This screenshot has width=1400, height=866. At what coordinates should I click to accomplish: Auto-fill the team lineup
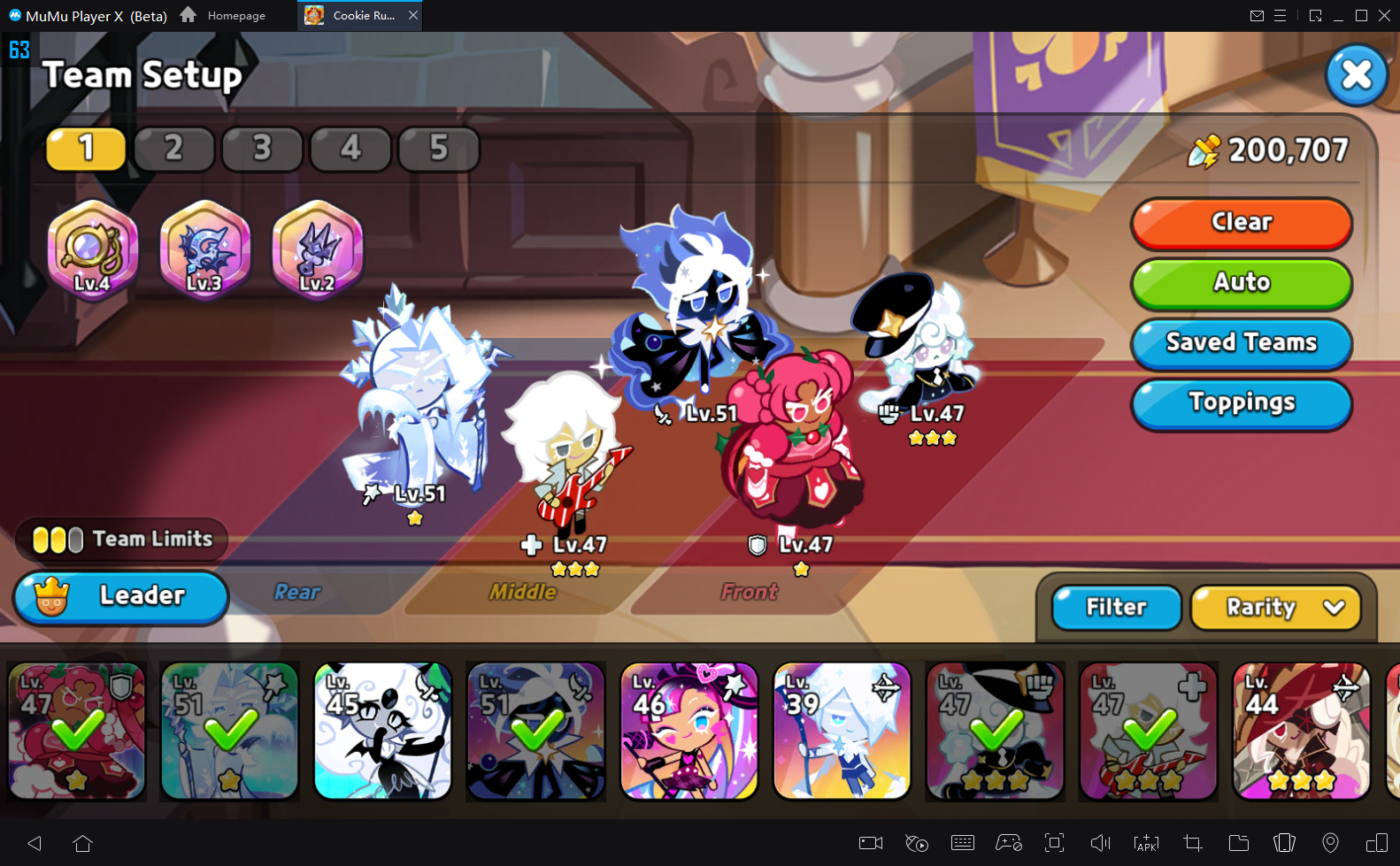(1241, 283)
